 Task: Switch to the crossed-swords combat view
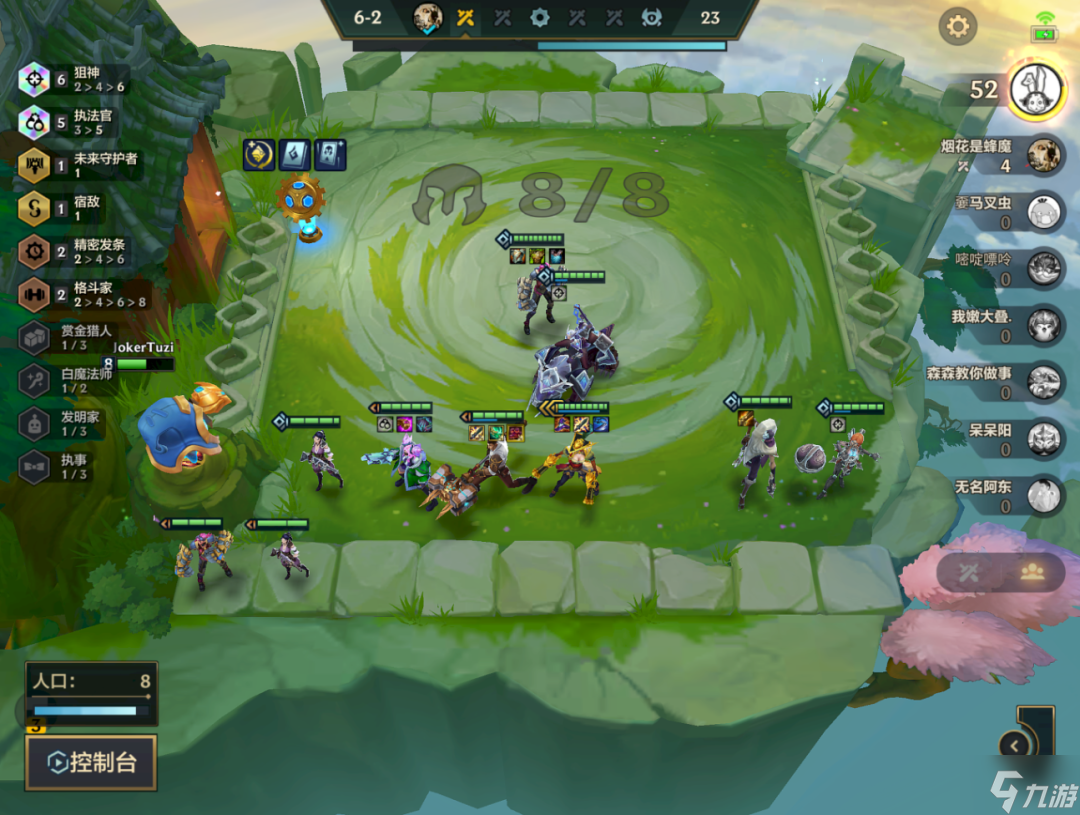click(x=968, y=573)
